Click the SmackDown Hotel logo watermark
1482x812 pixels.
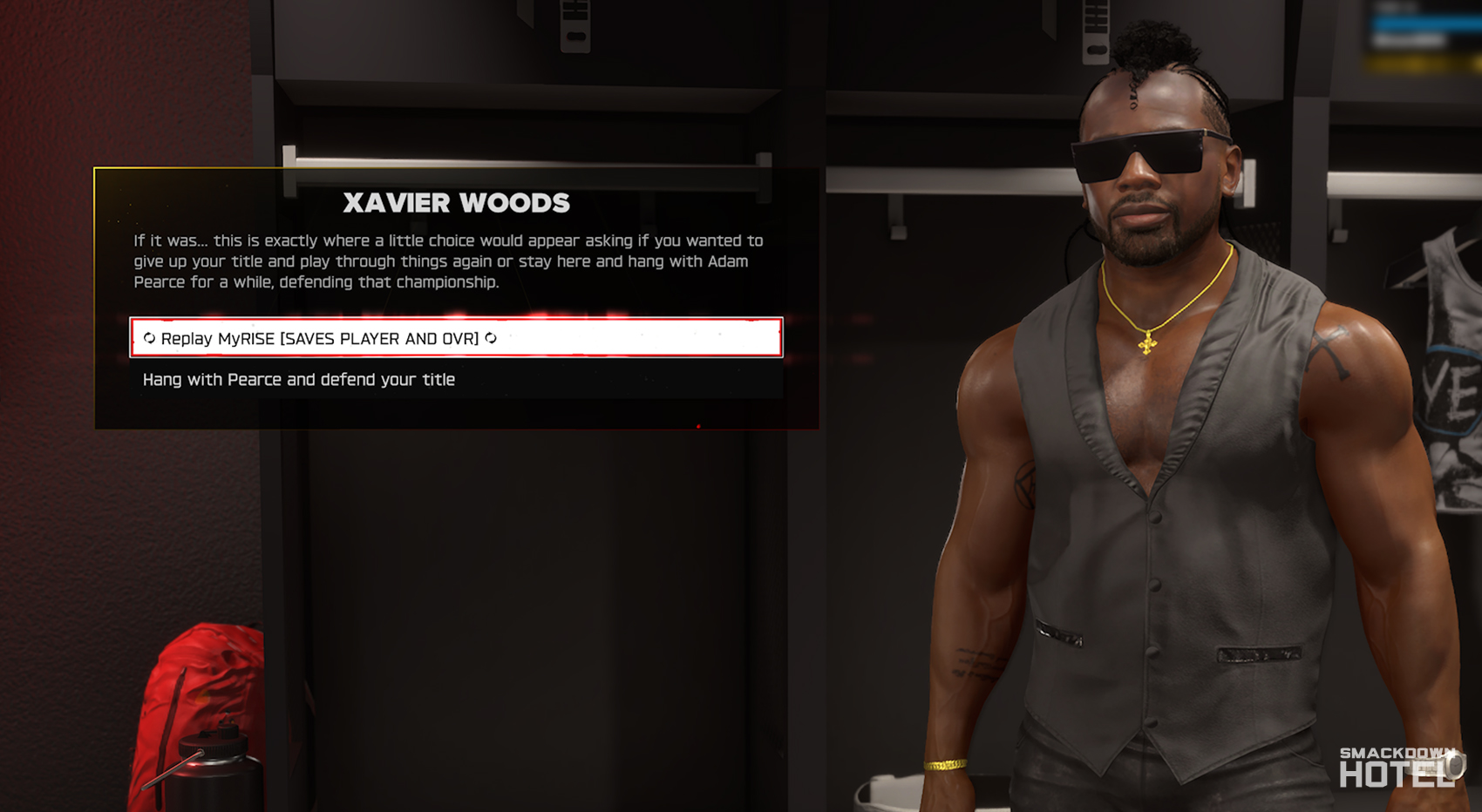coord(1398,762)
